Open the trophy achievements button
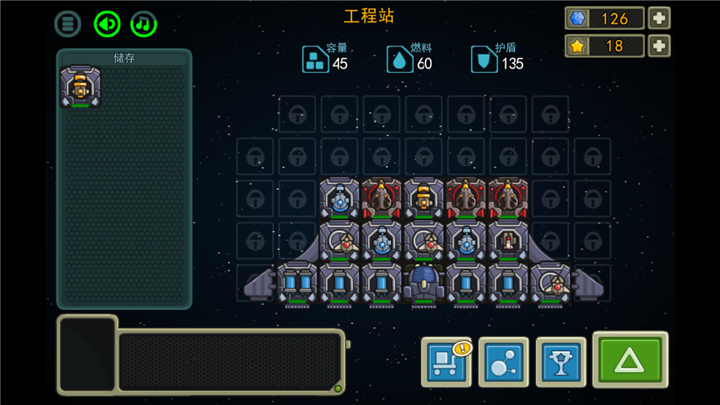Screen dimensions: 720x405 [561, 360]
